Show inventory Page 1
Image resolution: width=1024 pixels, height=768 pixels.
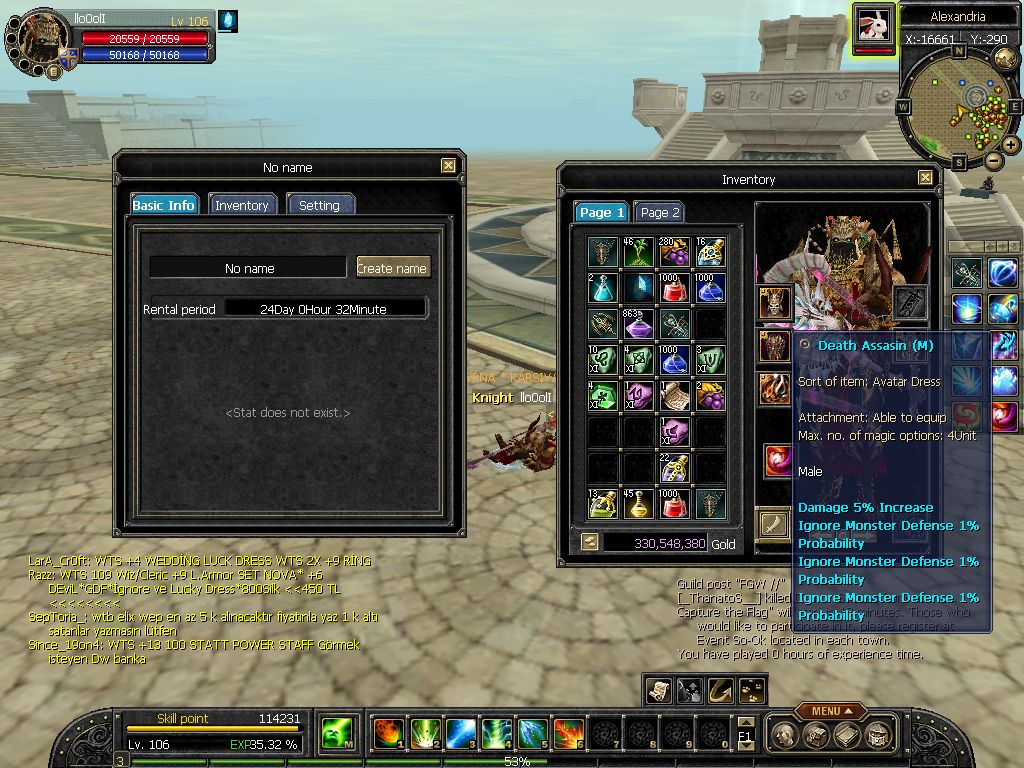pyautogui.click(x=602, y=212)
